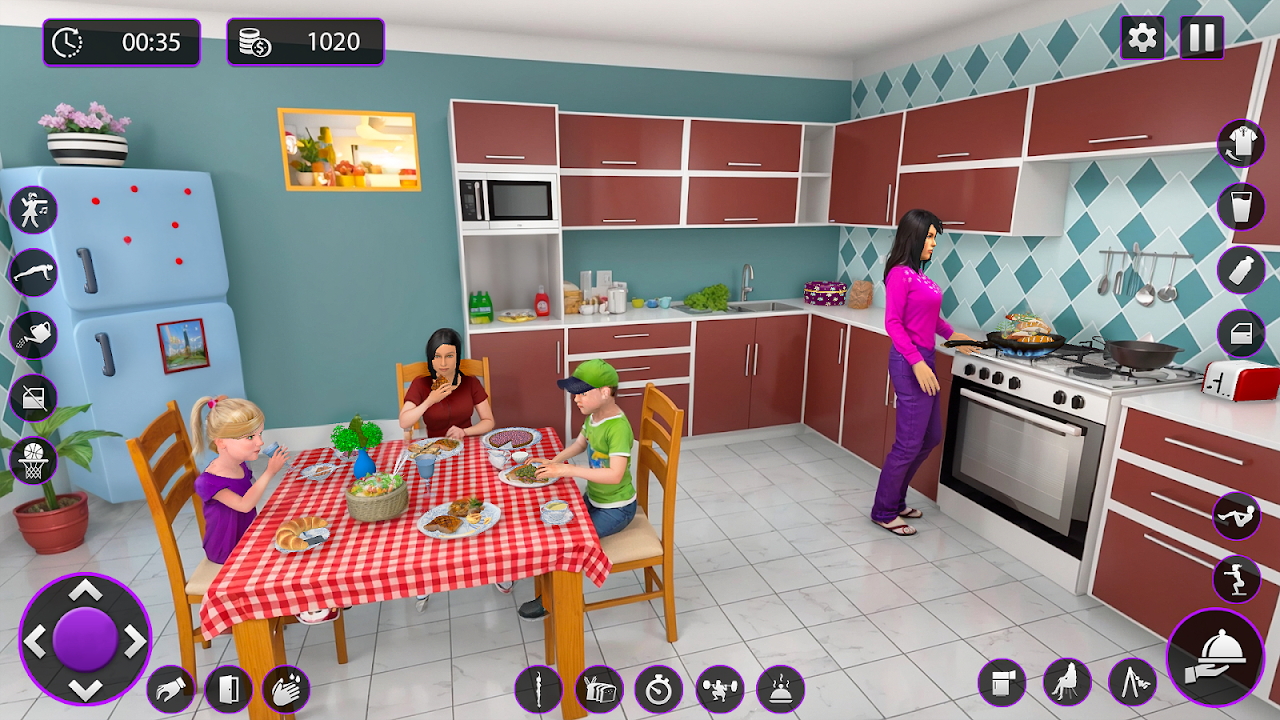1280x720 pixels.
Task: Select the basketball hoop activity icon
Action: pos(34,460)
